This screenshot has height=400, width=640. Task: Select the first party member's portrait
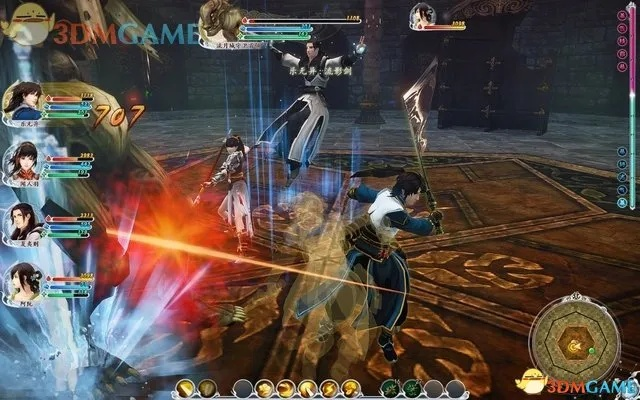(x=22, y=101)
